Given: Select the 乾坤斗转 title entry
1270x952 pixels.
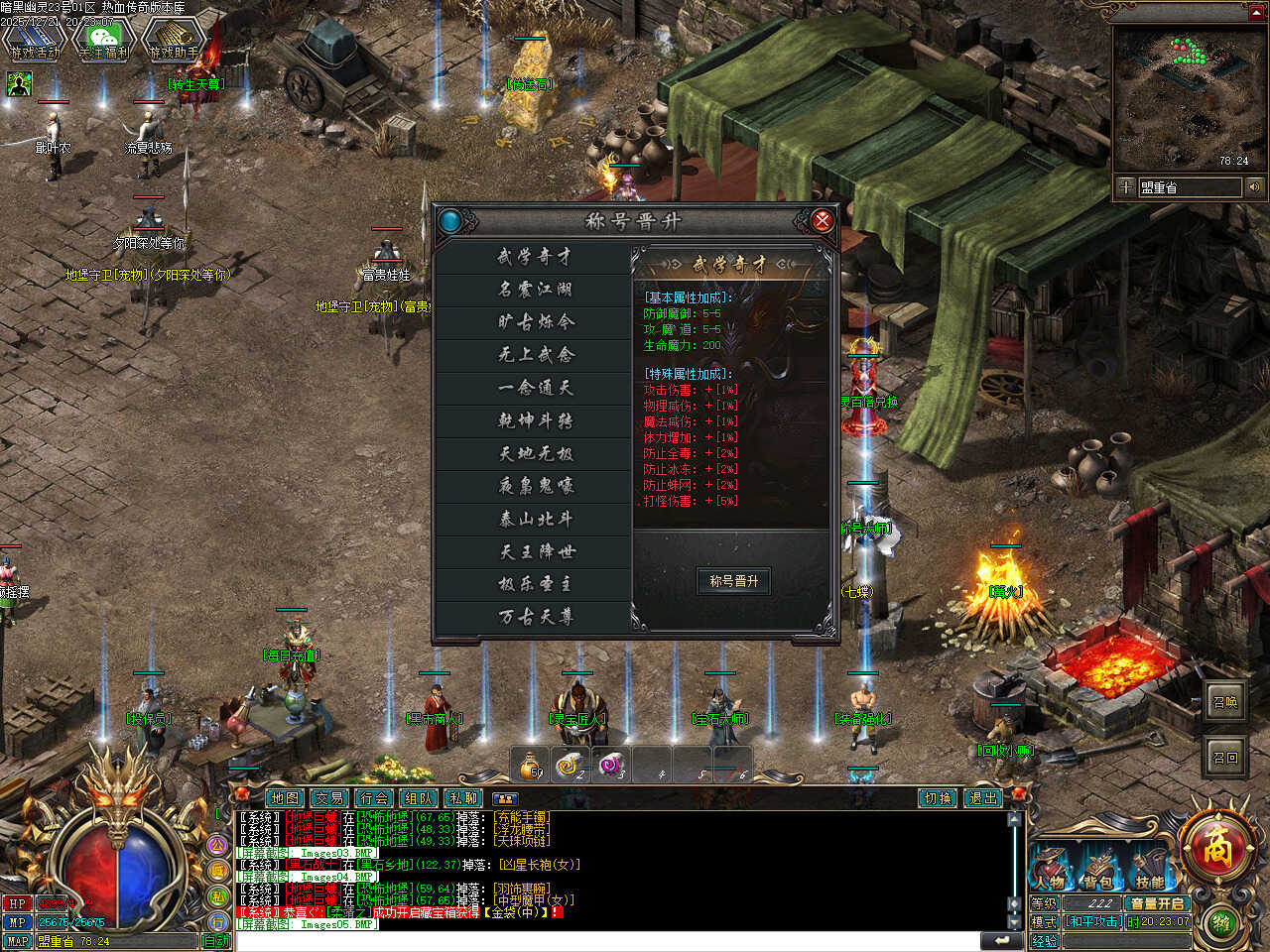Looking at the screenshot, I should [x=535, y=420].
